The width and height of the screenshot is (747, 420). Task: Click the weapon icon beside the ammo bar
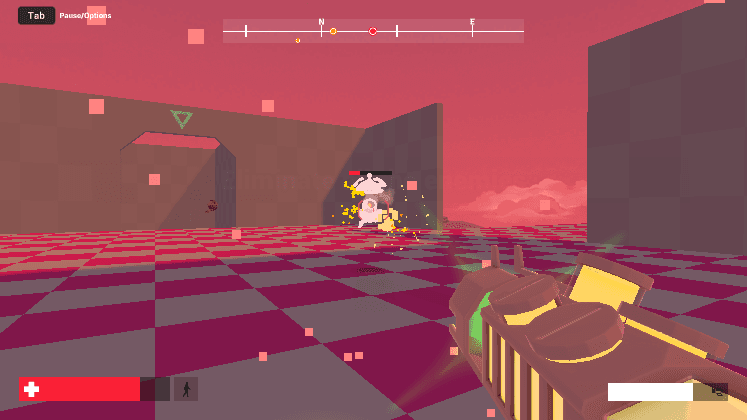coord(717,391)
